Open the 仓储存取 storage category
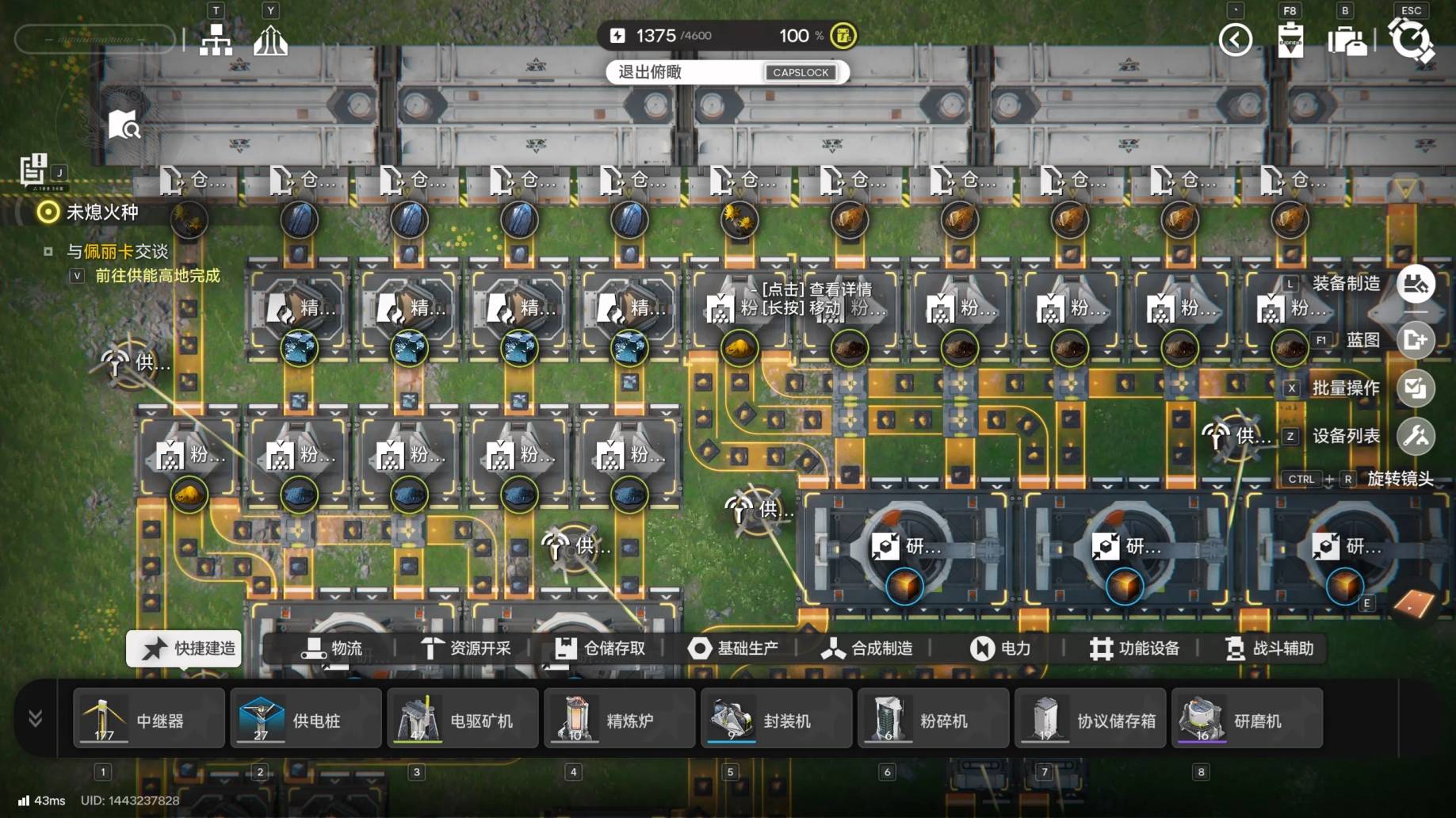 pyautogui.click(x=599, y=648)
